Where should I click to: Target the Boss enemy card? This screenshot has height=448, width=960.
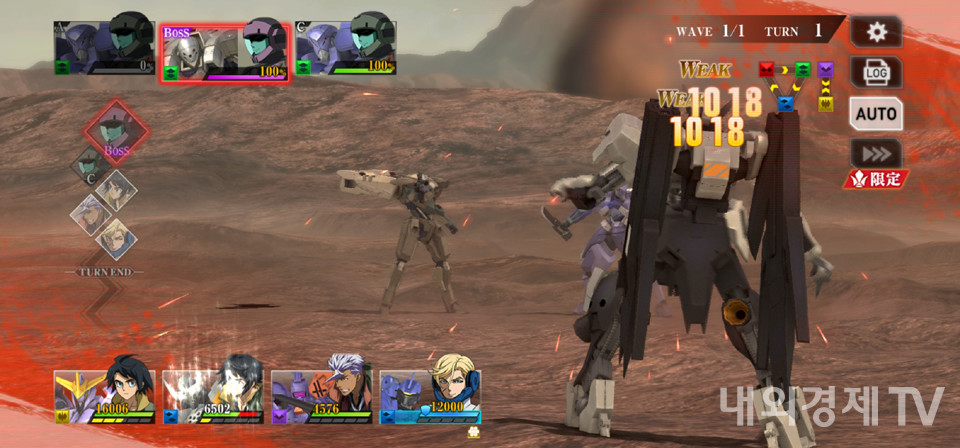tap(225, 52)
